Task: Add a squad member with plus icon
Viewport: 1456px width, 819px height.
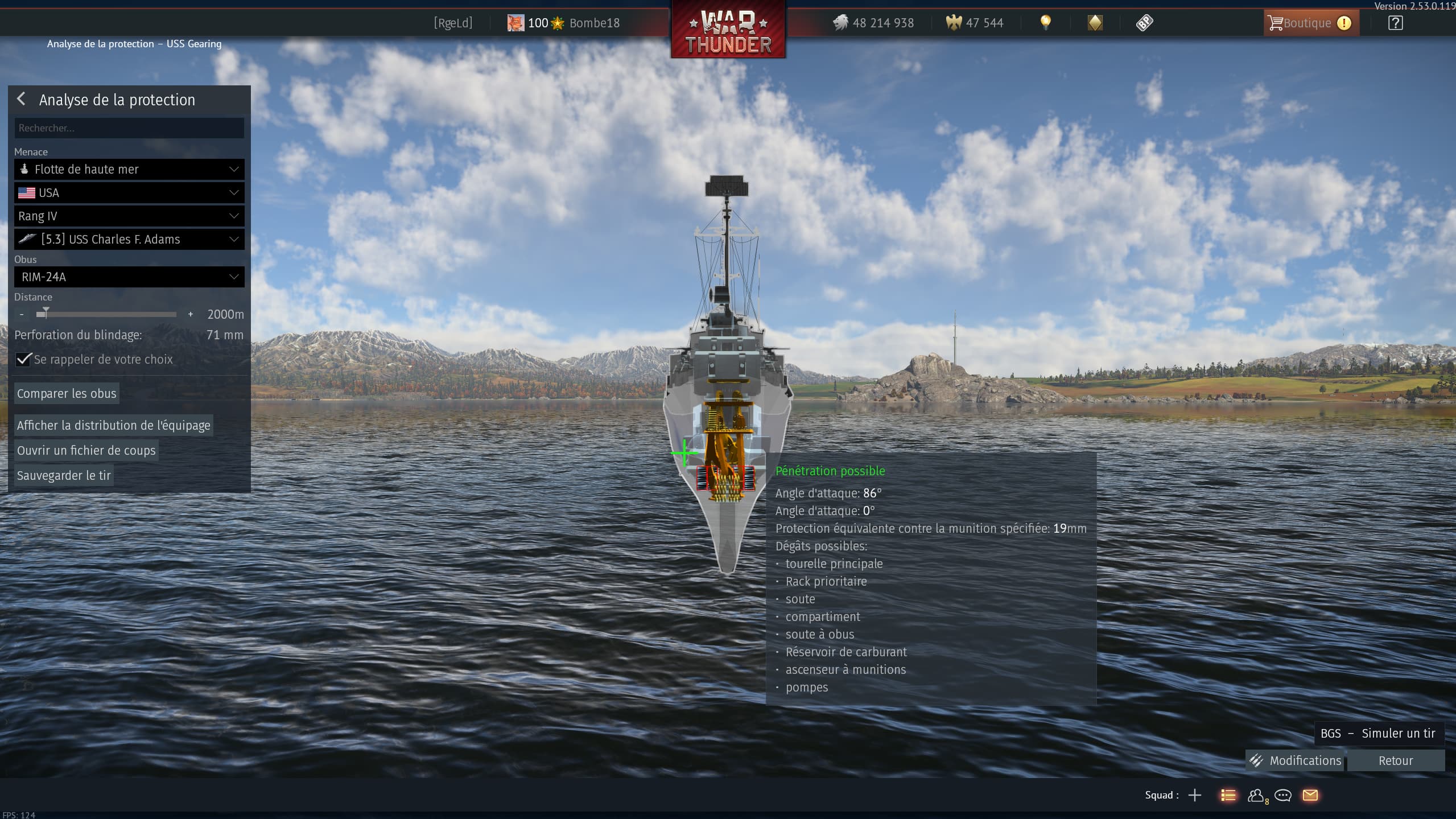Action: click(1195, 795)
